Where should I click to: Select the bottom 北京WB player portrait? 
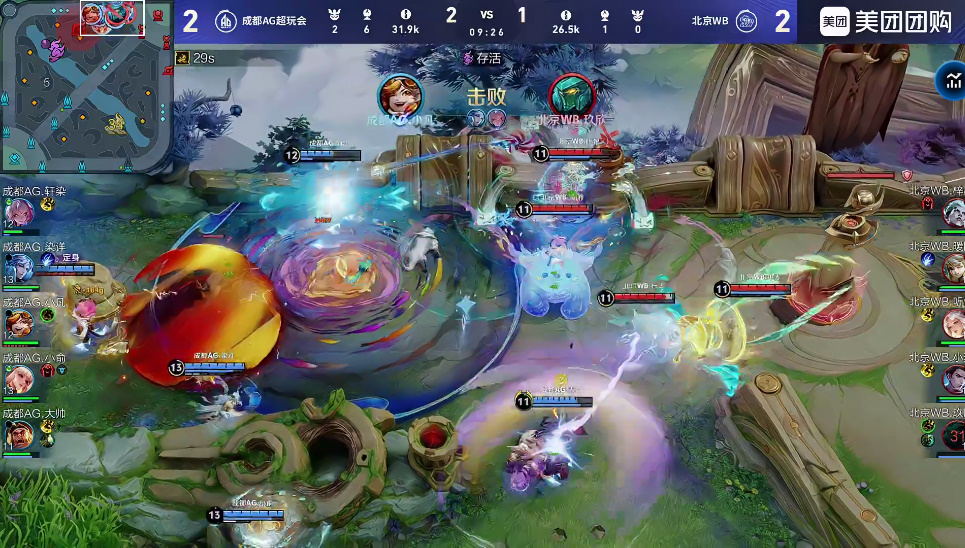pyautogui.click(x=953, y=435)
